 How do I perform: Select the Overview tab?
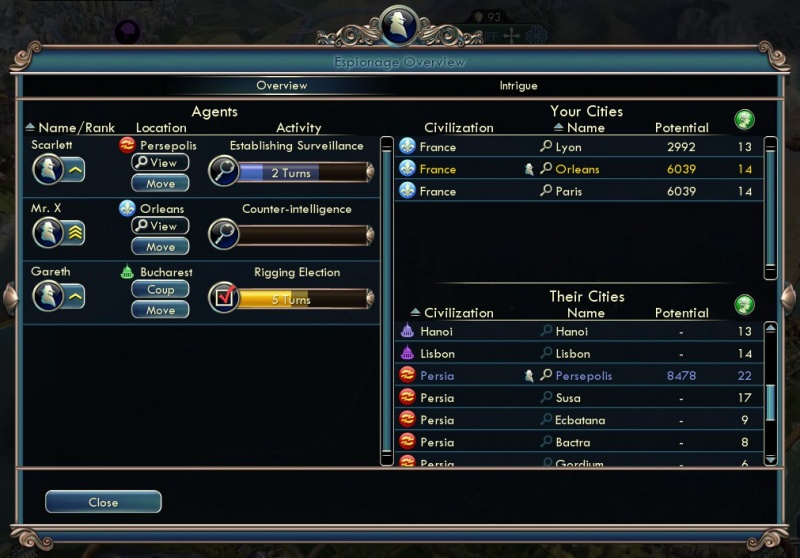point(281,86)
